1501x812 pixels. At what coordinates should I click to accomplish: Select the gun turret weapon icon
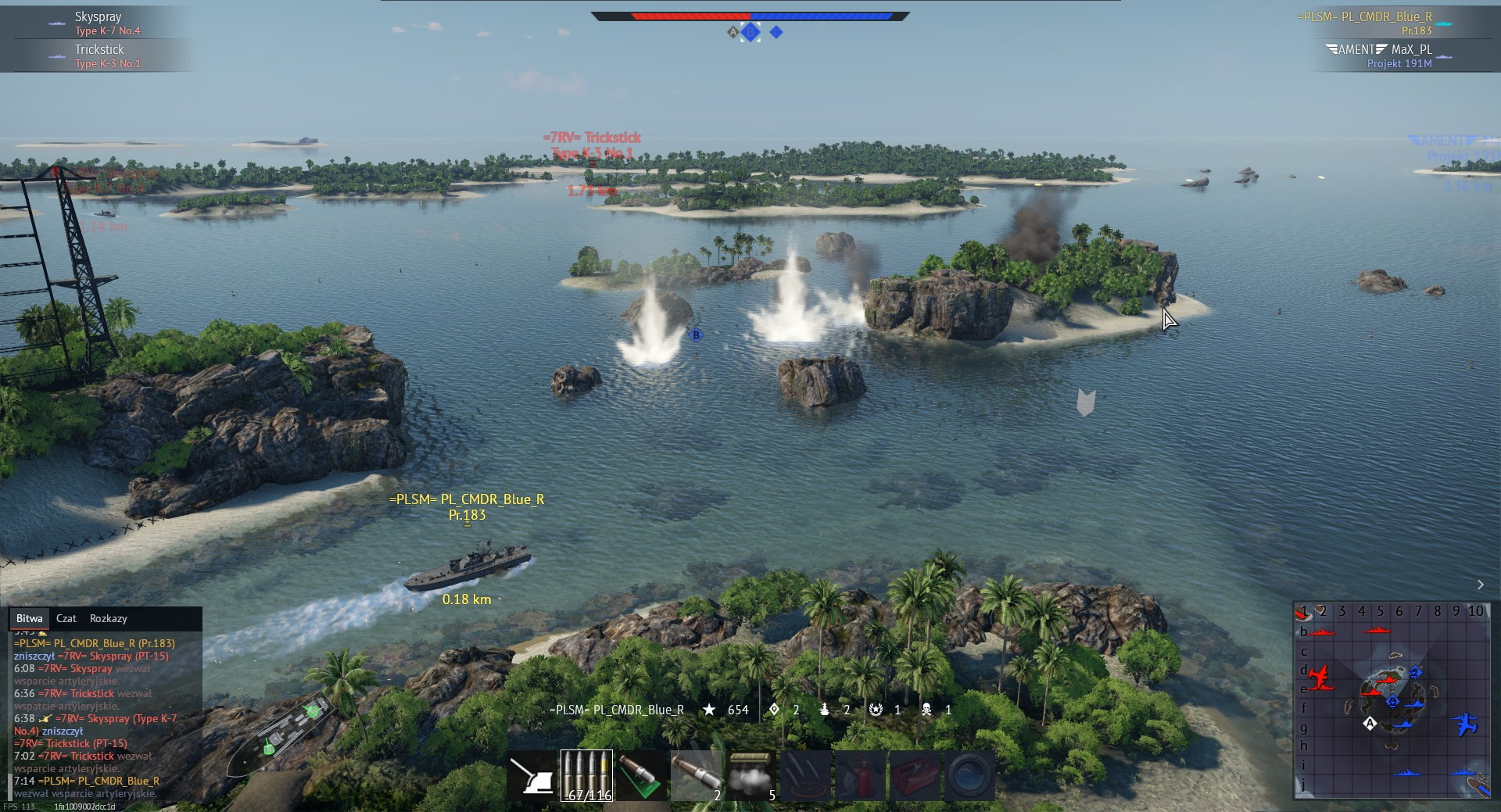click(532, 776)
